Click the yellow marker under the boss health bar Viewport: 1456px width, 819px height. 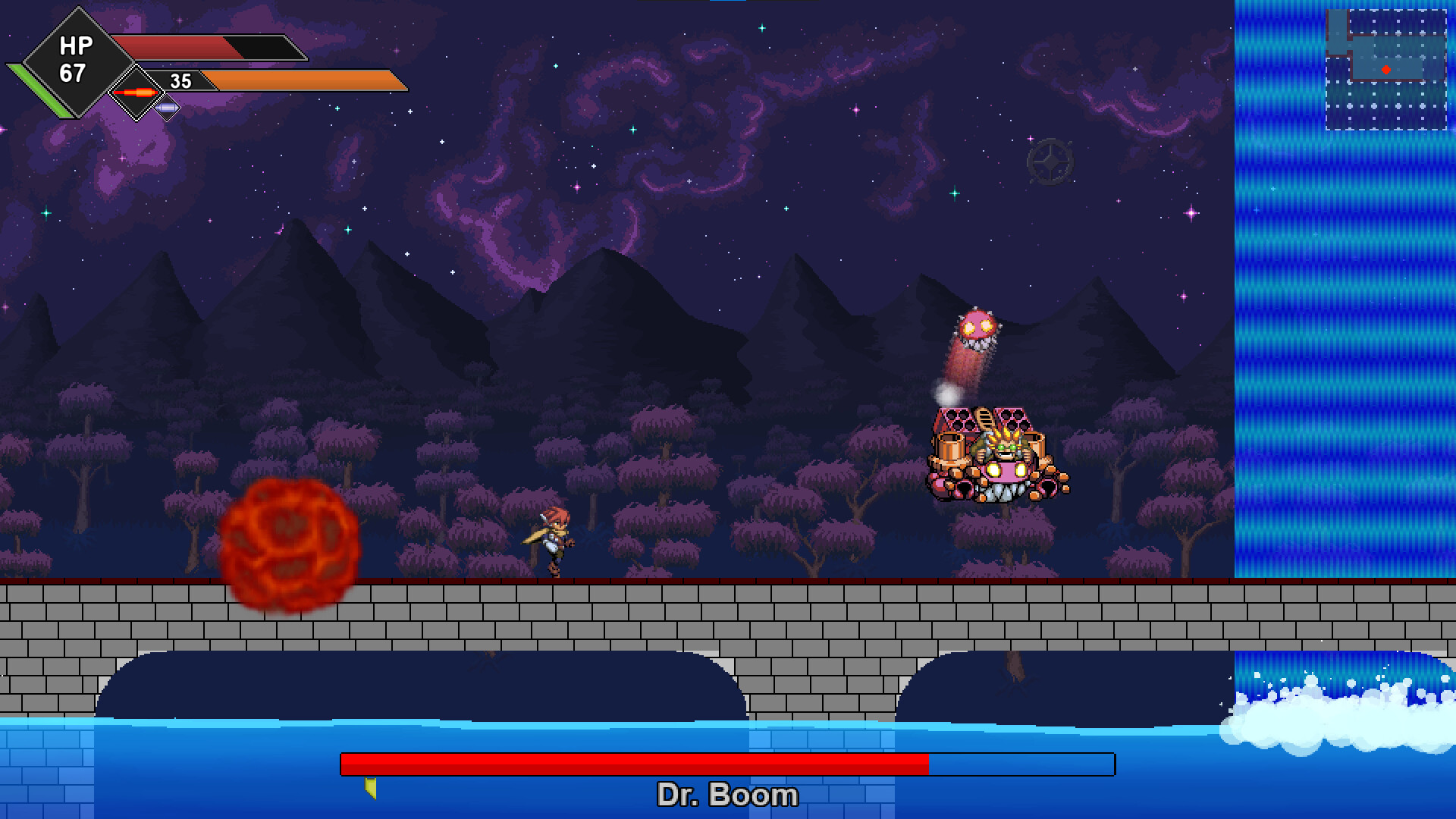pos(369,789)
